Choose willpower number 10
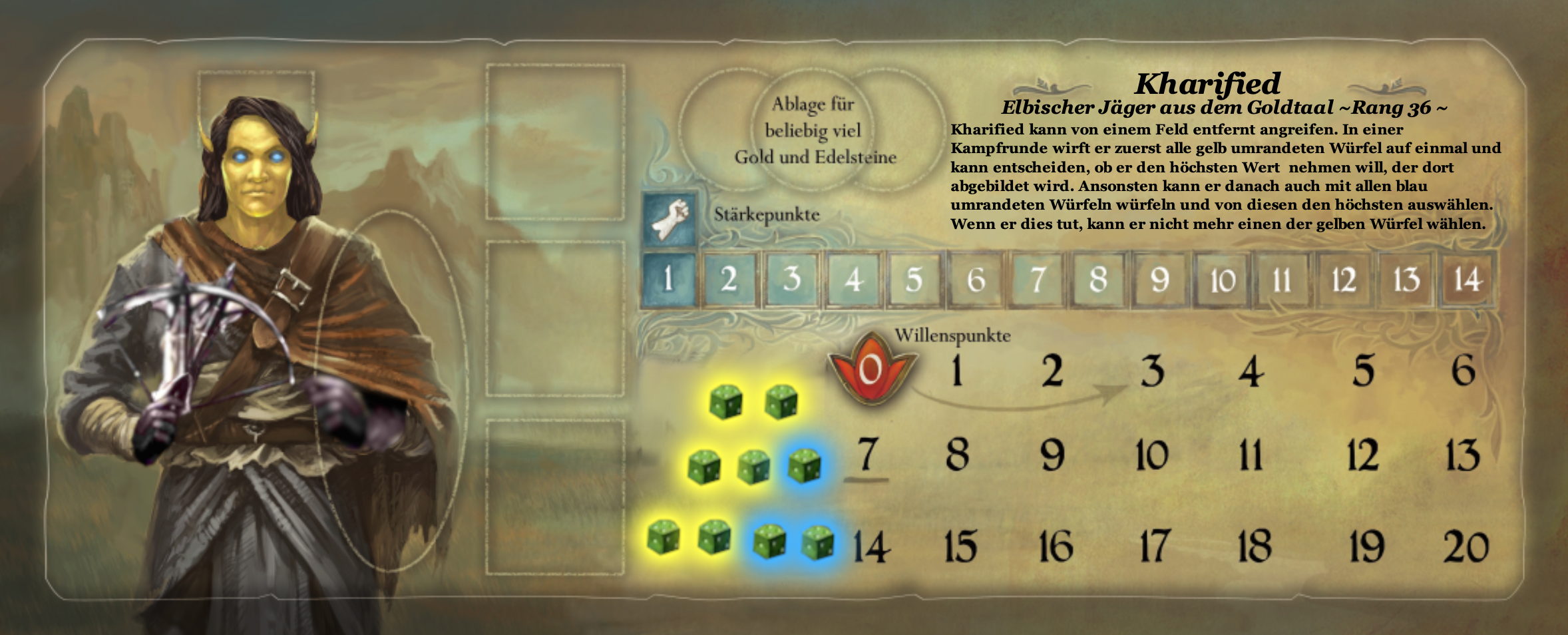This screenshot has width=1568, height=635. tap(1152, 456)
